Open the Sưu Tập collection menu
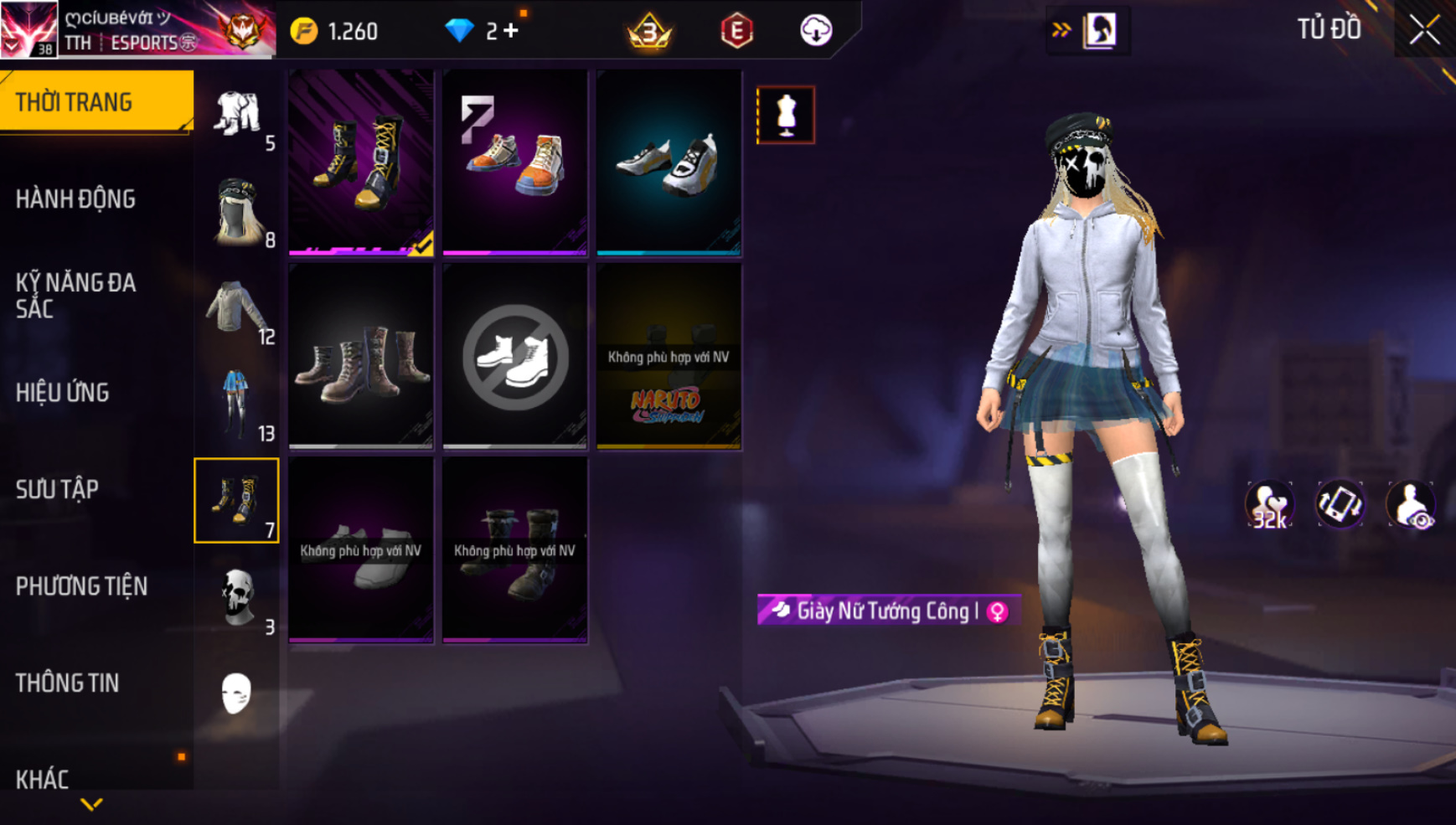This screenshot has width=1456, height=825. [x=57, y=489]
